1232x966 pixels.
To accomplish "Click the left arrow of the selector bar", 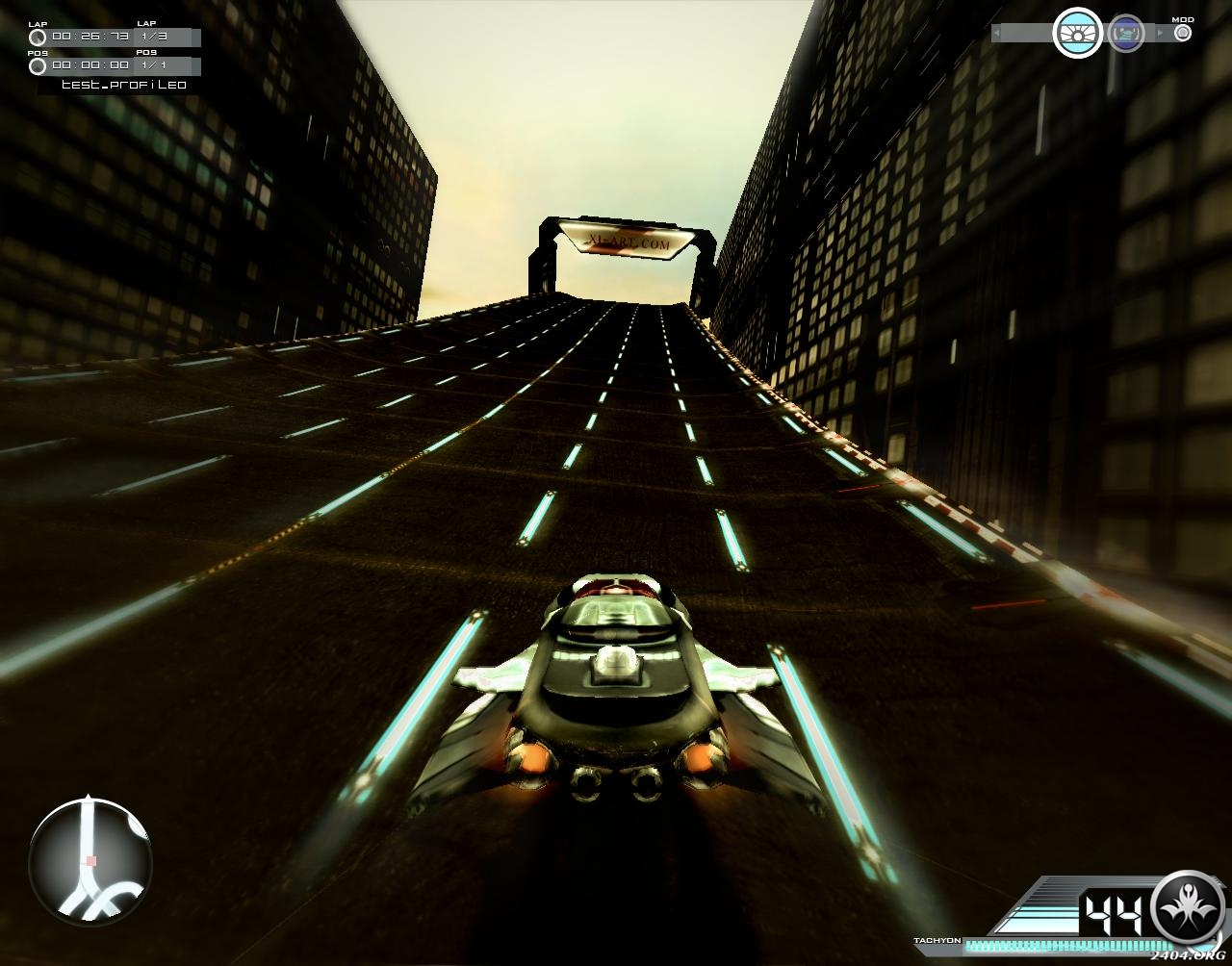I will (996, 34).
